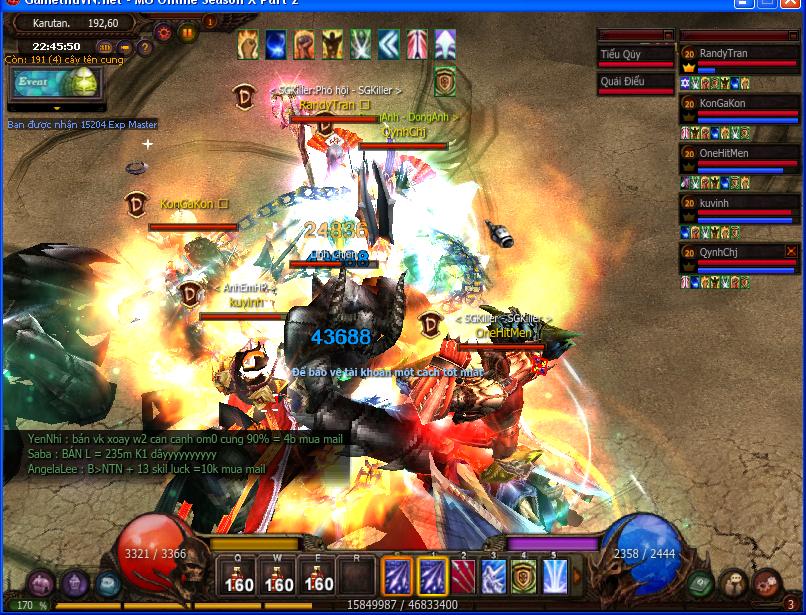Open the question mark help button

tap(146, 47)
